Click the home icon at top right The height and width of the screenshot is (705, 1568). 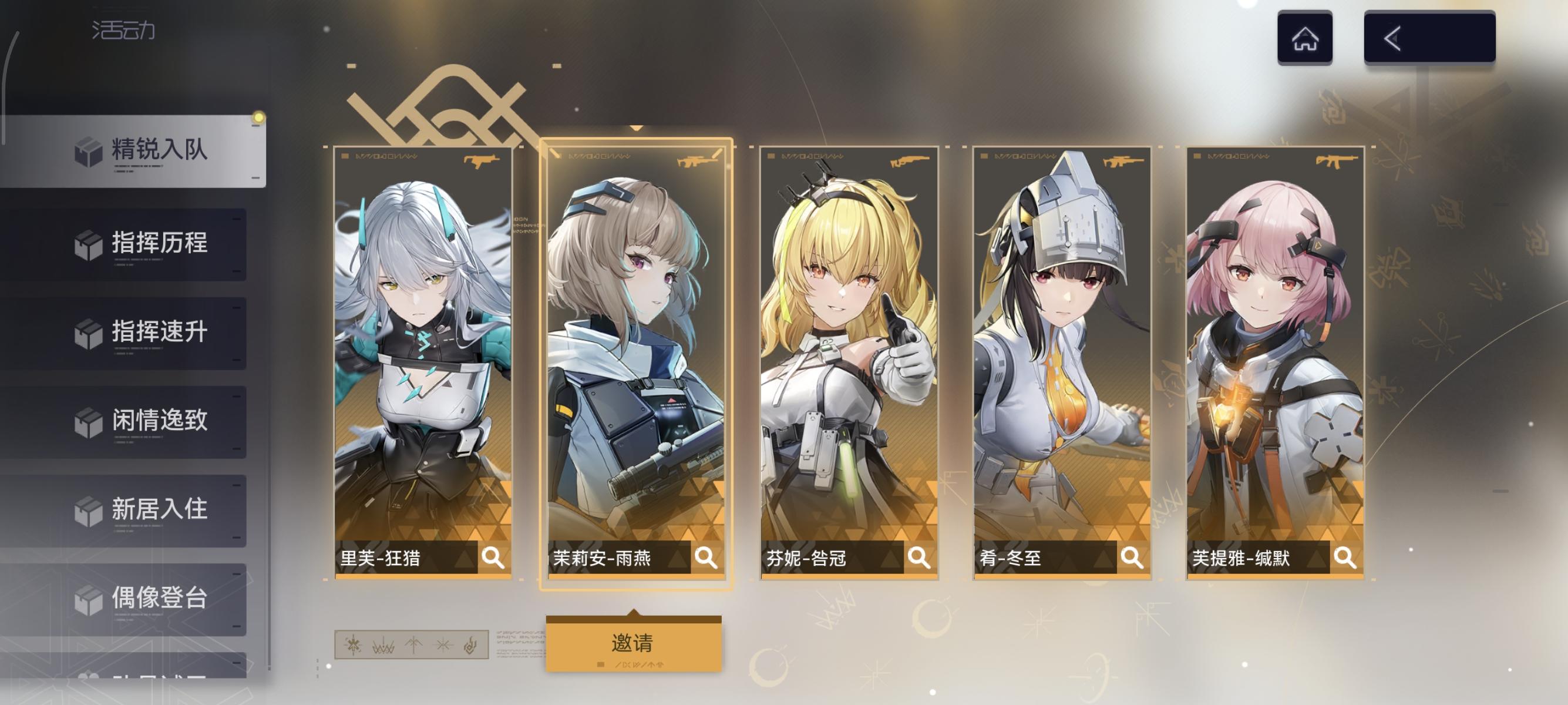pos(1306,39)
